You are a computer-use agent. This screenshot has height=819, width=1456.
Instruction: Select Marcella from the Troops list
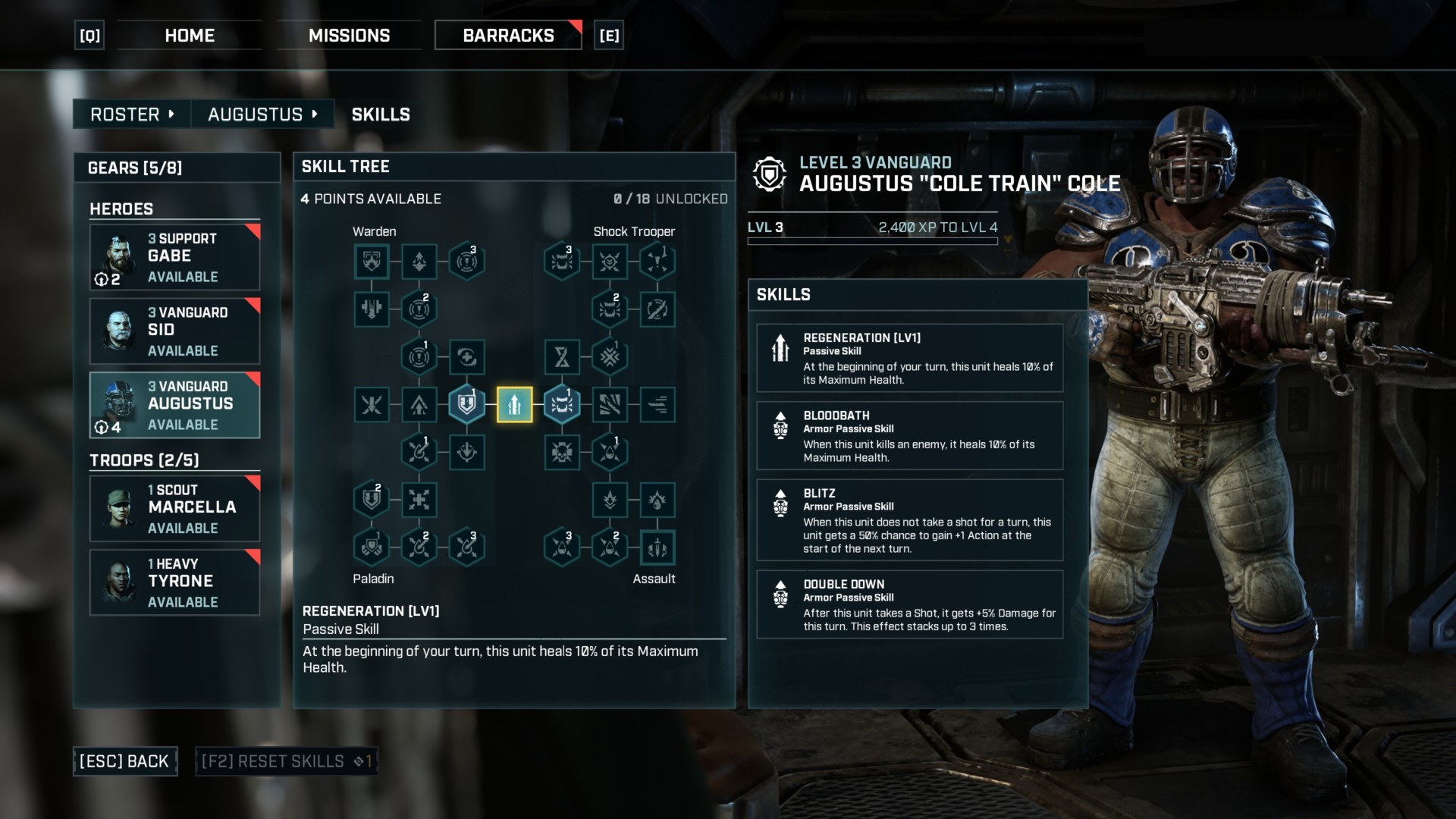pyautogui.click(x=174, y=507)
